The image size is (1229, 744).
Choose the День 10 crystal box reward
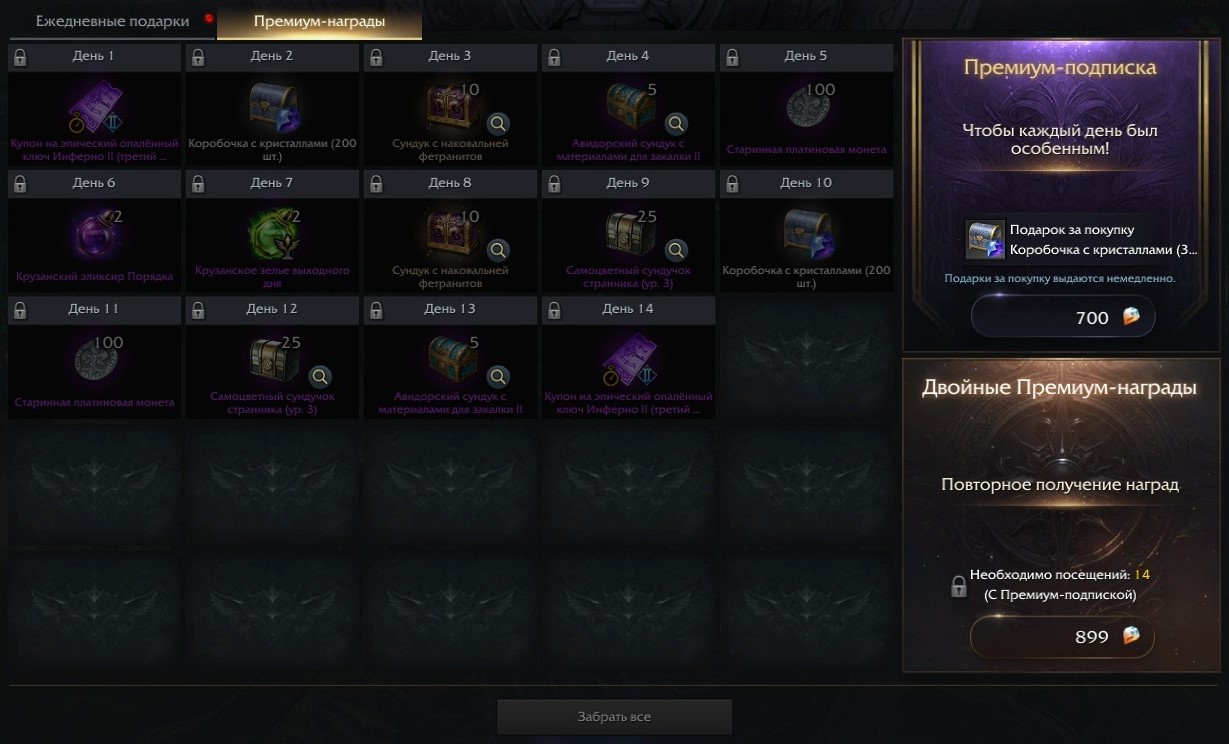point(806,233)
